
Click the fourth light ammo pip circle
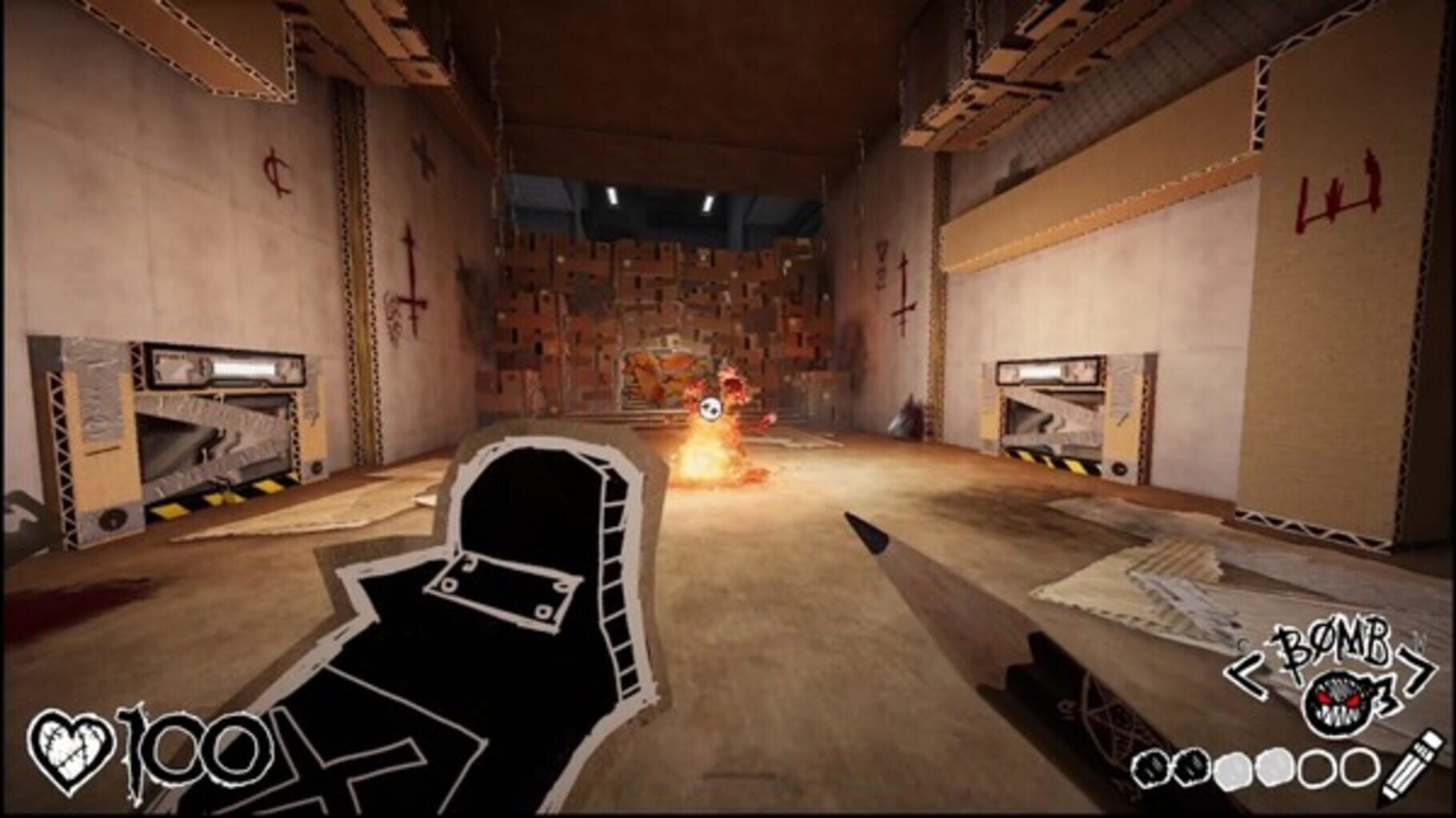tap(1275, 768)
